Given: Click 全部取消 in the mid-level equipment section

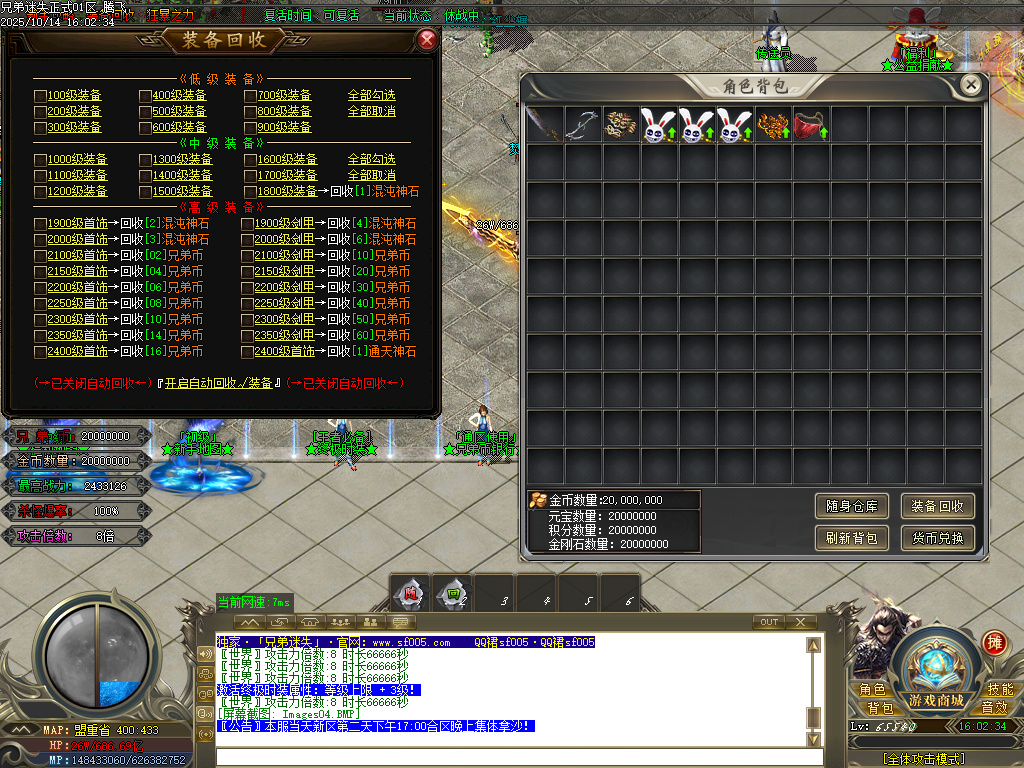Looking at the screenshot, I should [371, 176].
